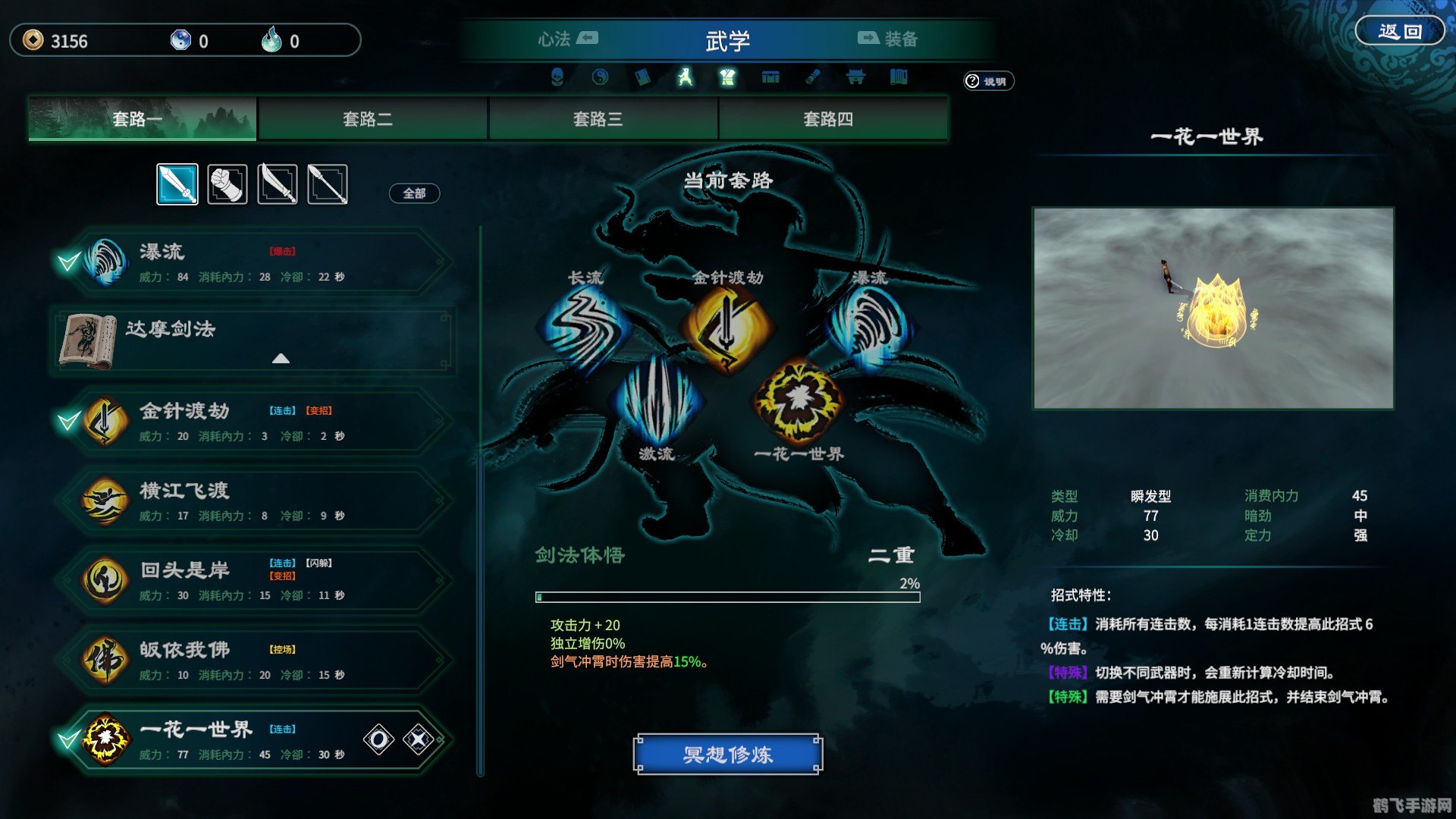Screen dimensions: 1456x819
Task: Open the yin-yang 心法 icon in the top toolbar
Action: [x=599, y=77]
